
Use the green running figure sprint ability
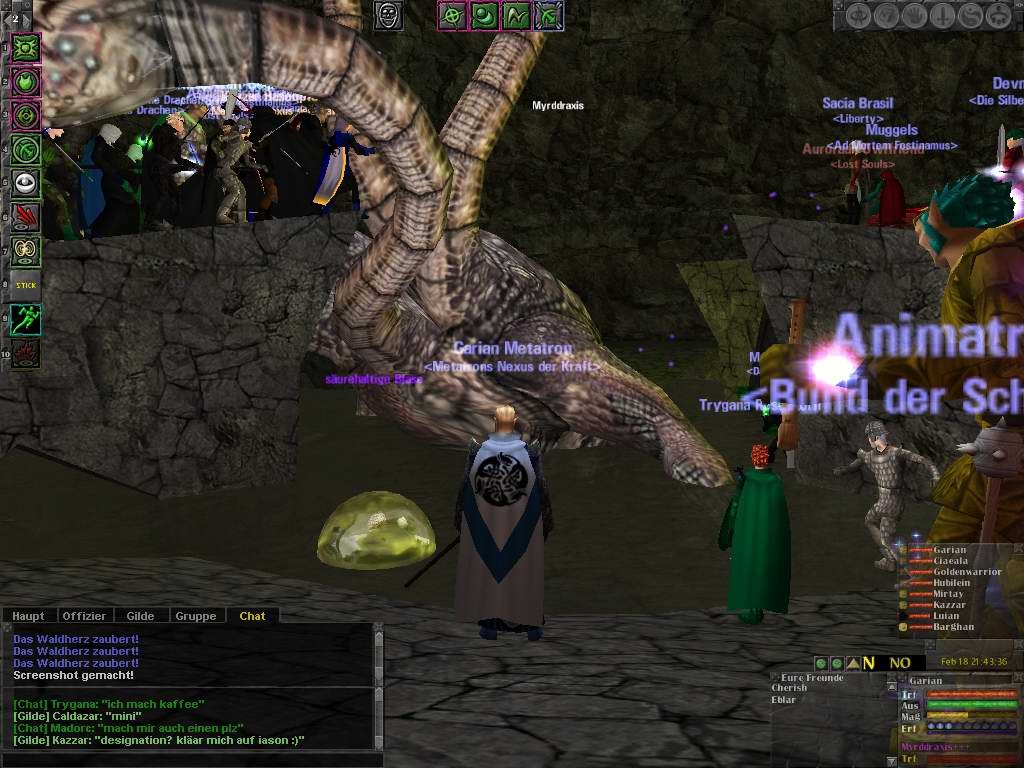pos(26,319)
